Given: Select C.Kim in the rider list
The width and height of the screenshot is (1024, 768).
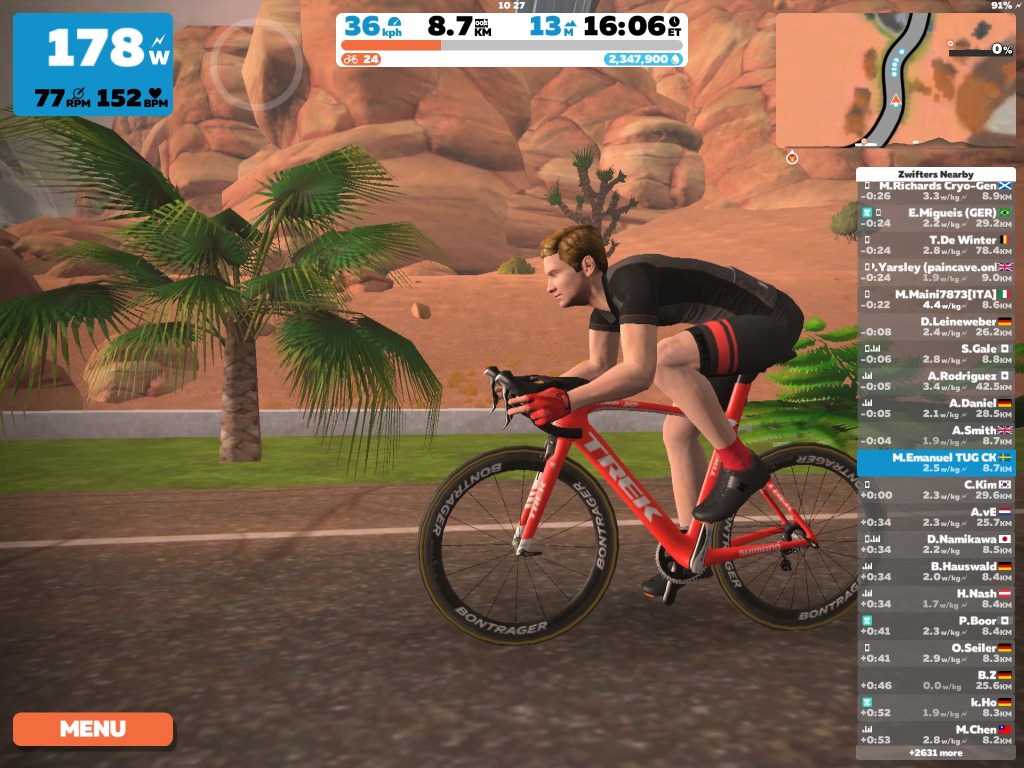Looking at the screenshot, I should (x=935, y=490).
